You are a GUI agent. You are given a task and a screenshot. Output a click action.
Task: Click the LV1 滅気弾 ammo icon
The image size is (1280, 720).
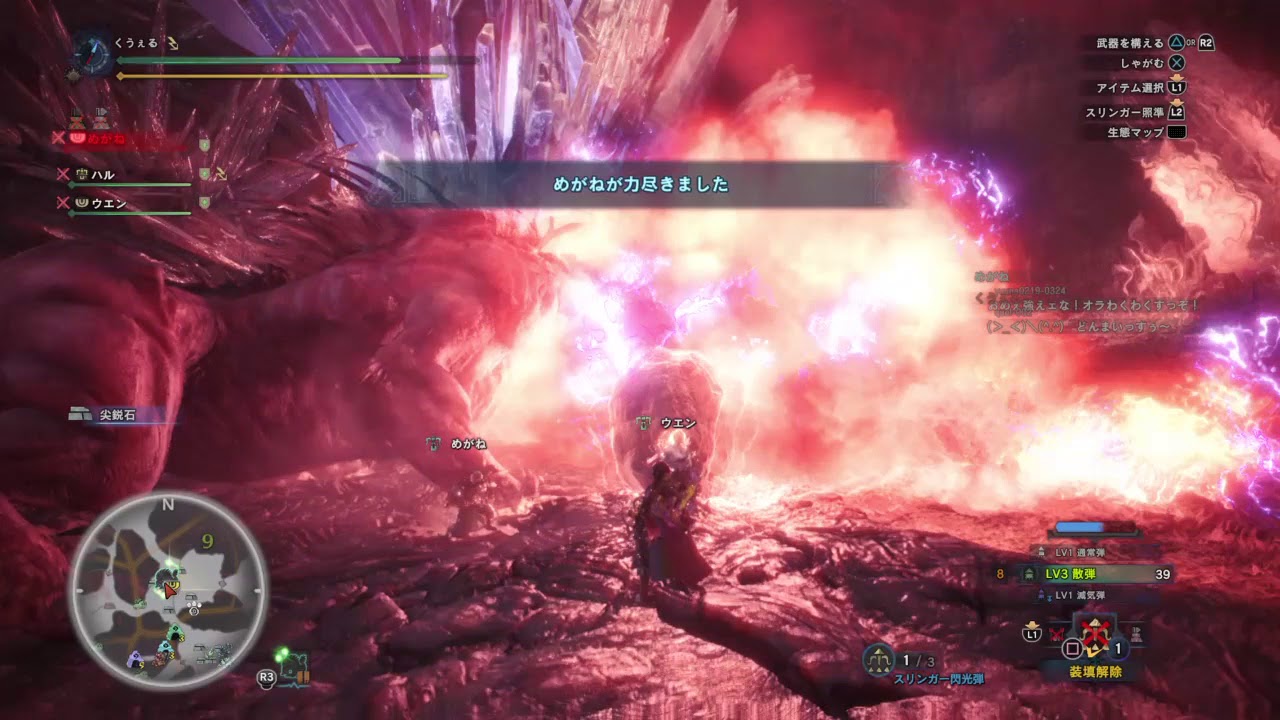click(x=1041, y=594)
